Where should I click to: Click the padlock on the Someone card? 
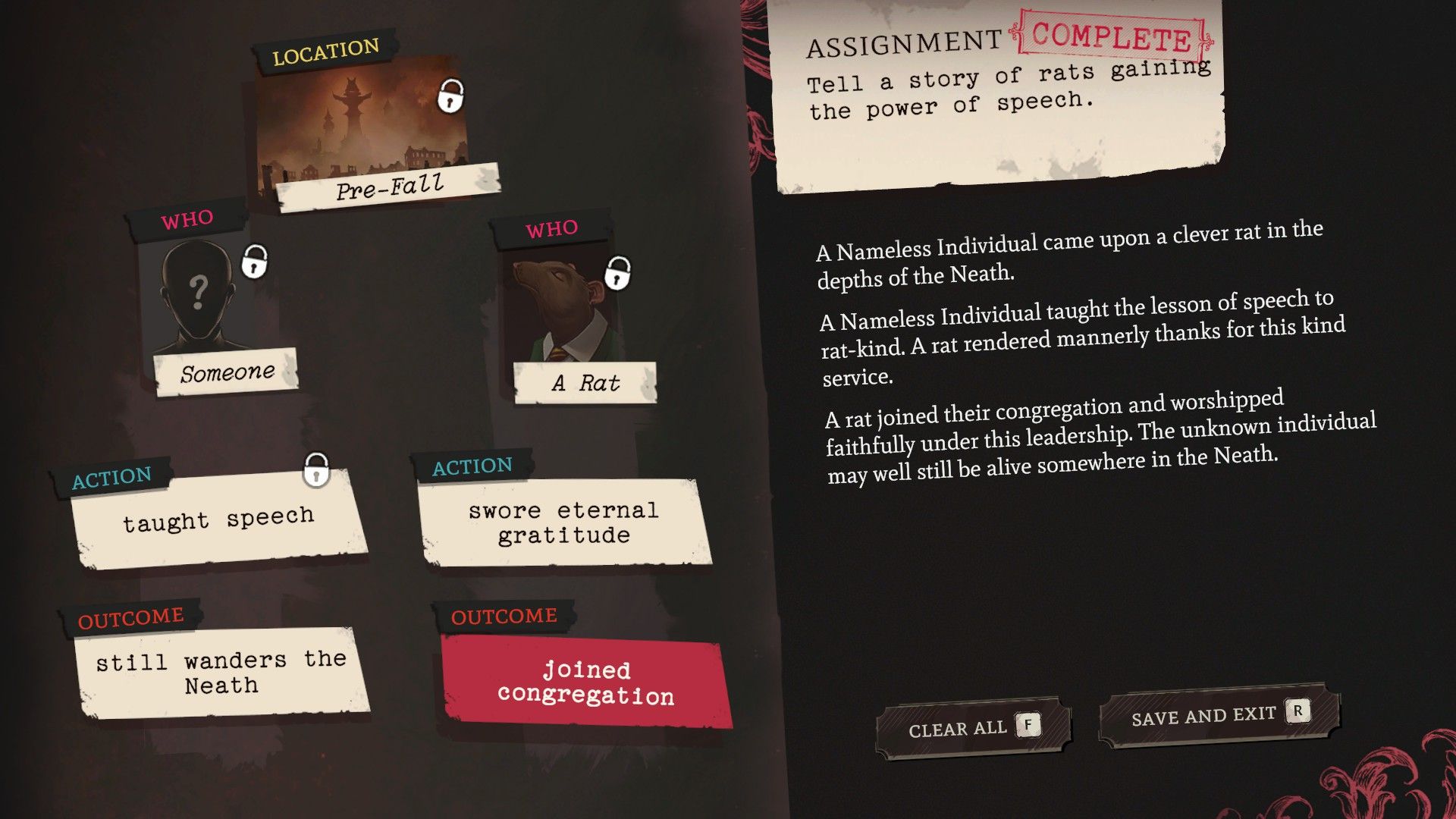point(254,262)
